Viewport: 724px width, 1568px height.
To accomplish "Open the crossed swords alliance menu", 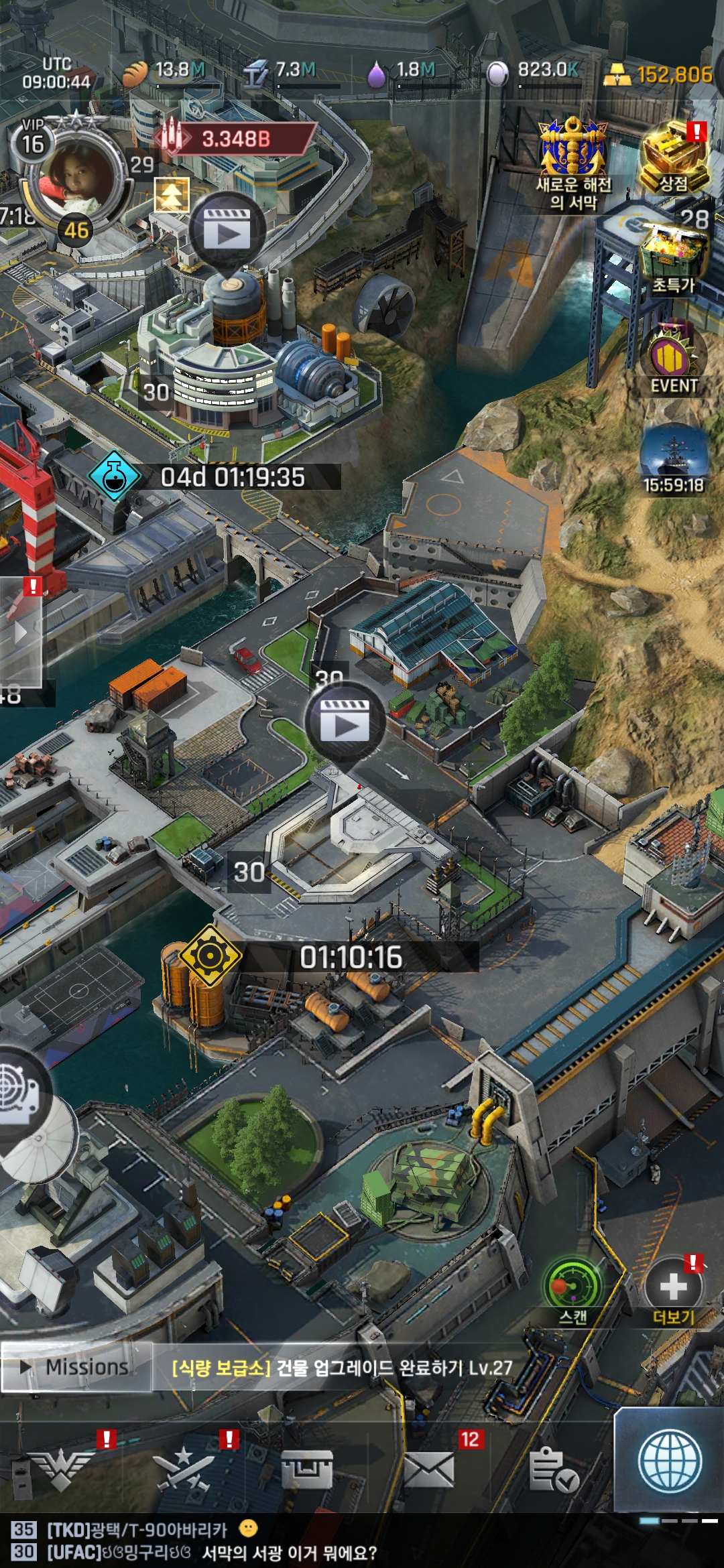I will pyautogui.click(x=183, y=1469).
